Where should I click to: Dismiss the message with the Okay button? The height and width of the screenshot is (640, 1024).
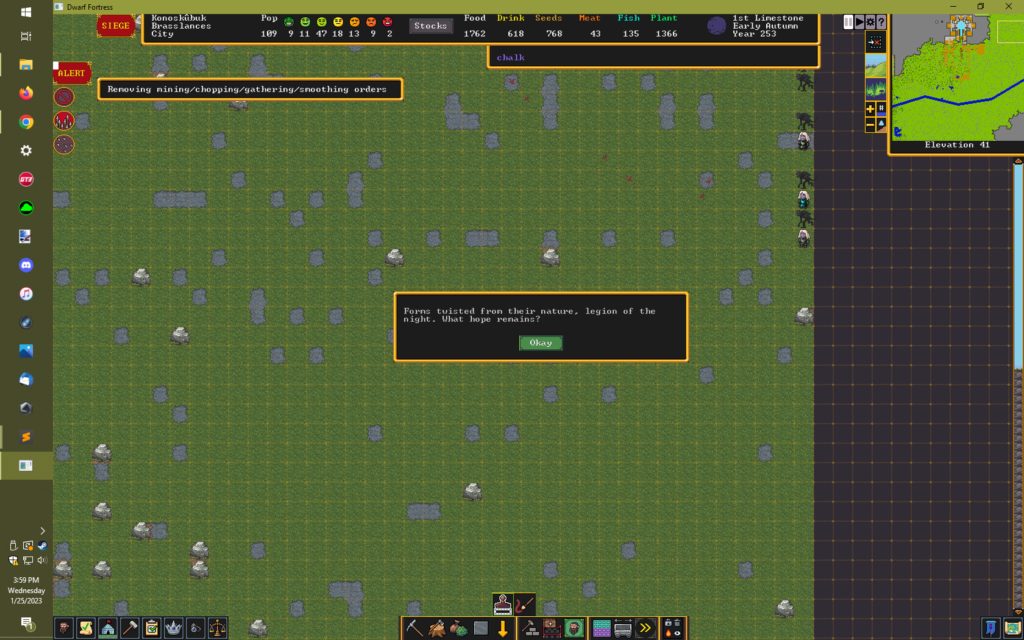click(540, 343)
